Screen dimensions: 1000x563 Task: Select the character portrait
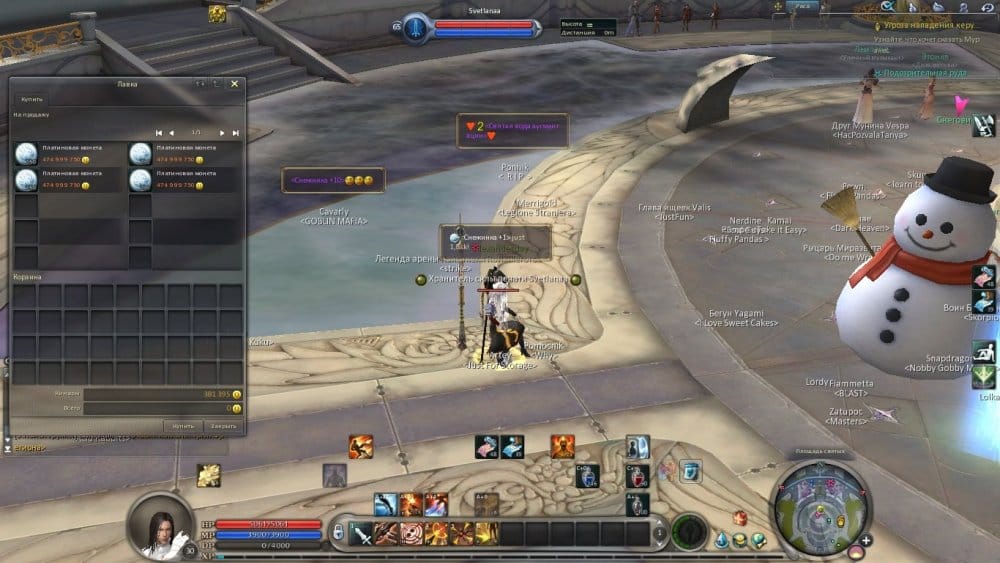(159, 524)
